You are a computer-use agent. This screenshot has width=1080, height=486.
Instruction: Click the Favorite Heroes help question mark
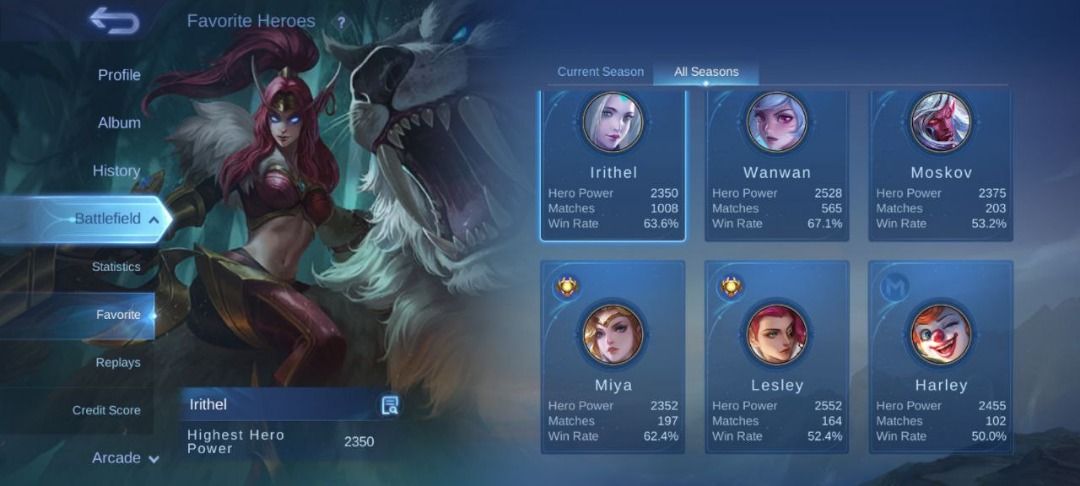[x=341, y=22]
